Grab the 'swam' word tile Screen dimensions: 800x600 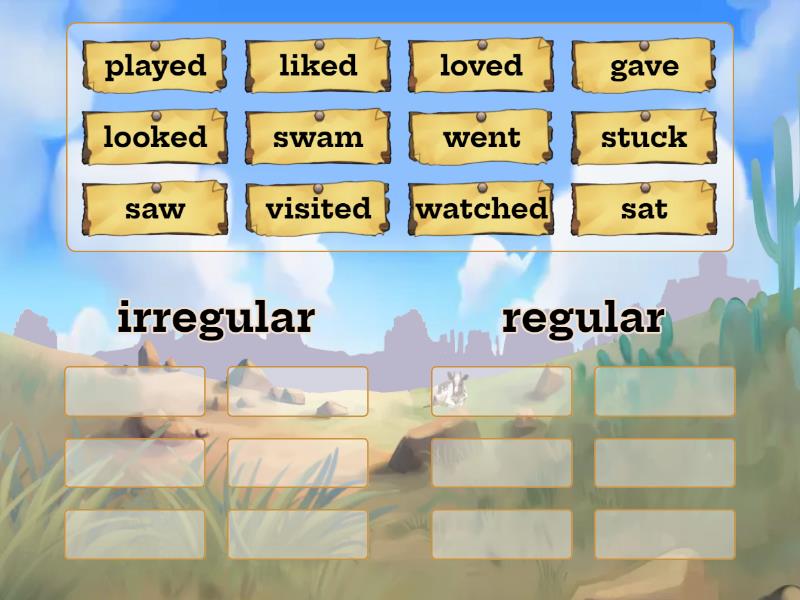[x=318, y=137]
